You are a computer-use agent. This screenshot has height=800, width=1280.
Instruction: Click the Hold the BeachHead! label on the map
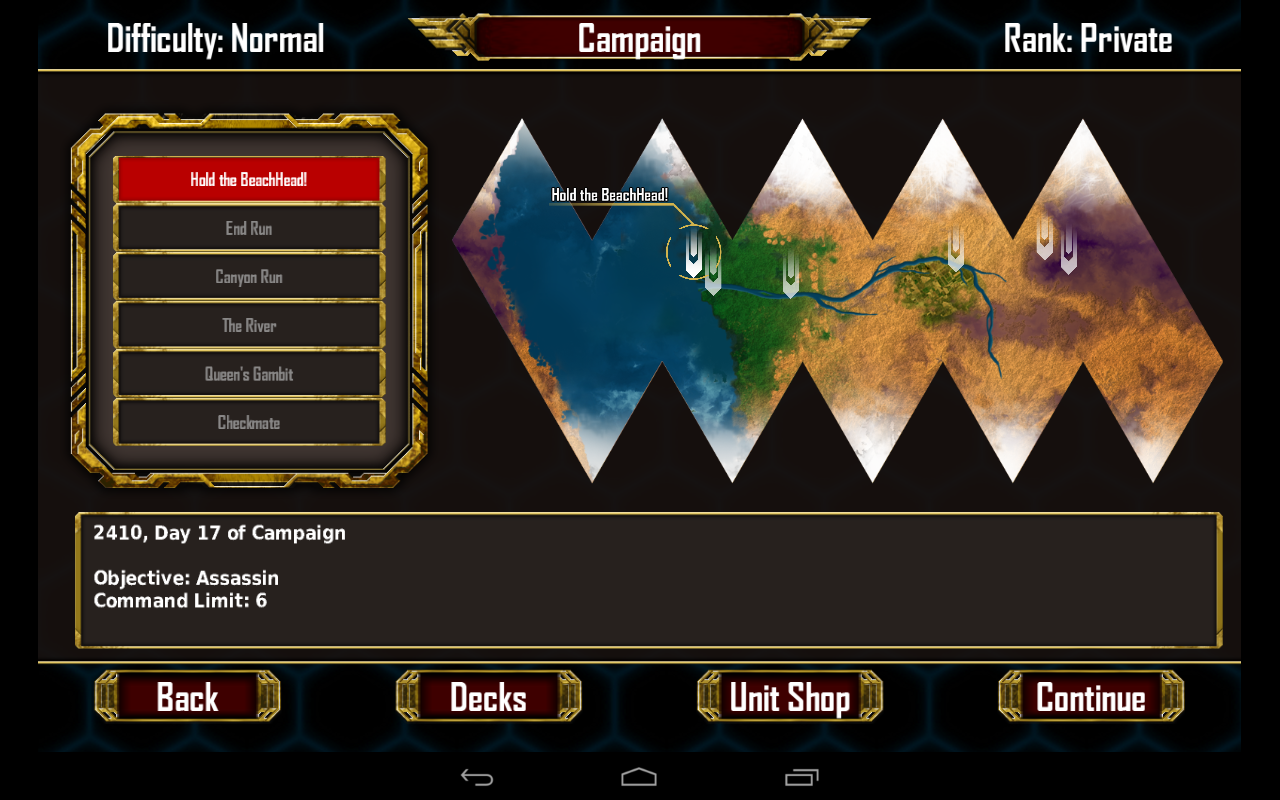pos(611,196)
